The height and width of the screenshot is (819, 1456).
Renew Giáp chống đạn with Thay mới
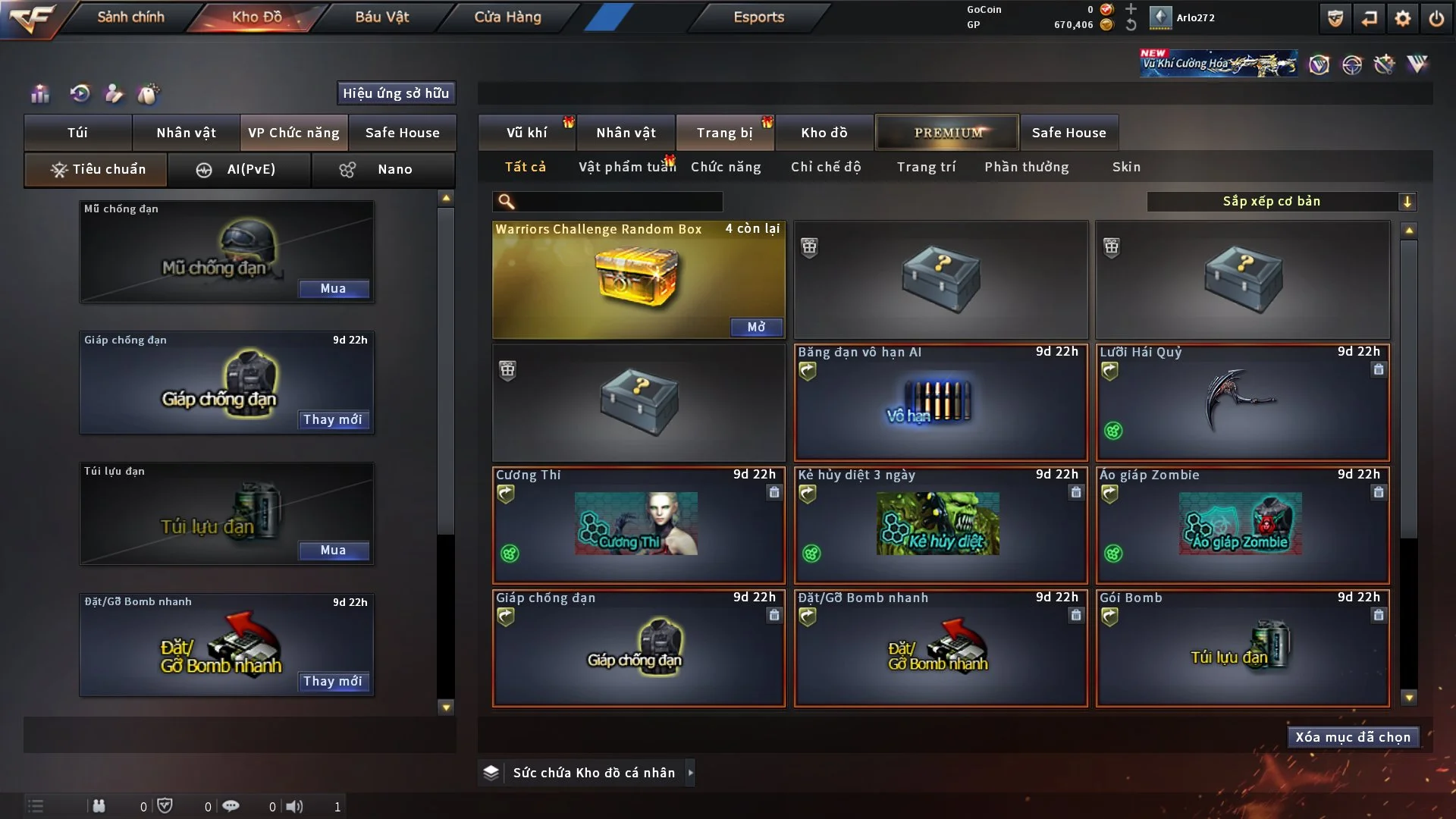tap(332, 419)
